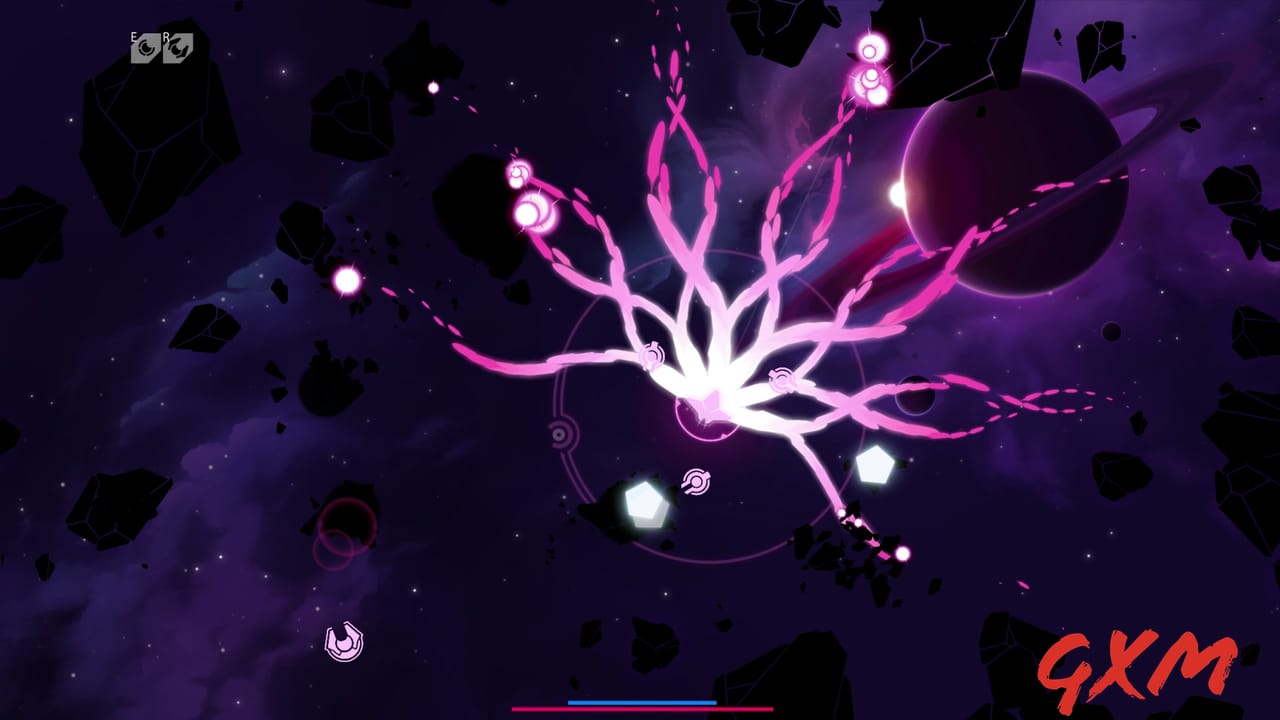Image resolution: width=1280 pixels, height=720 pixels.
Task: Click the pink health bar at the bottom
Action: pos(640,710)
